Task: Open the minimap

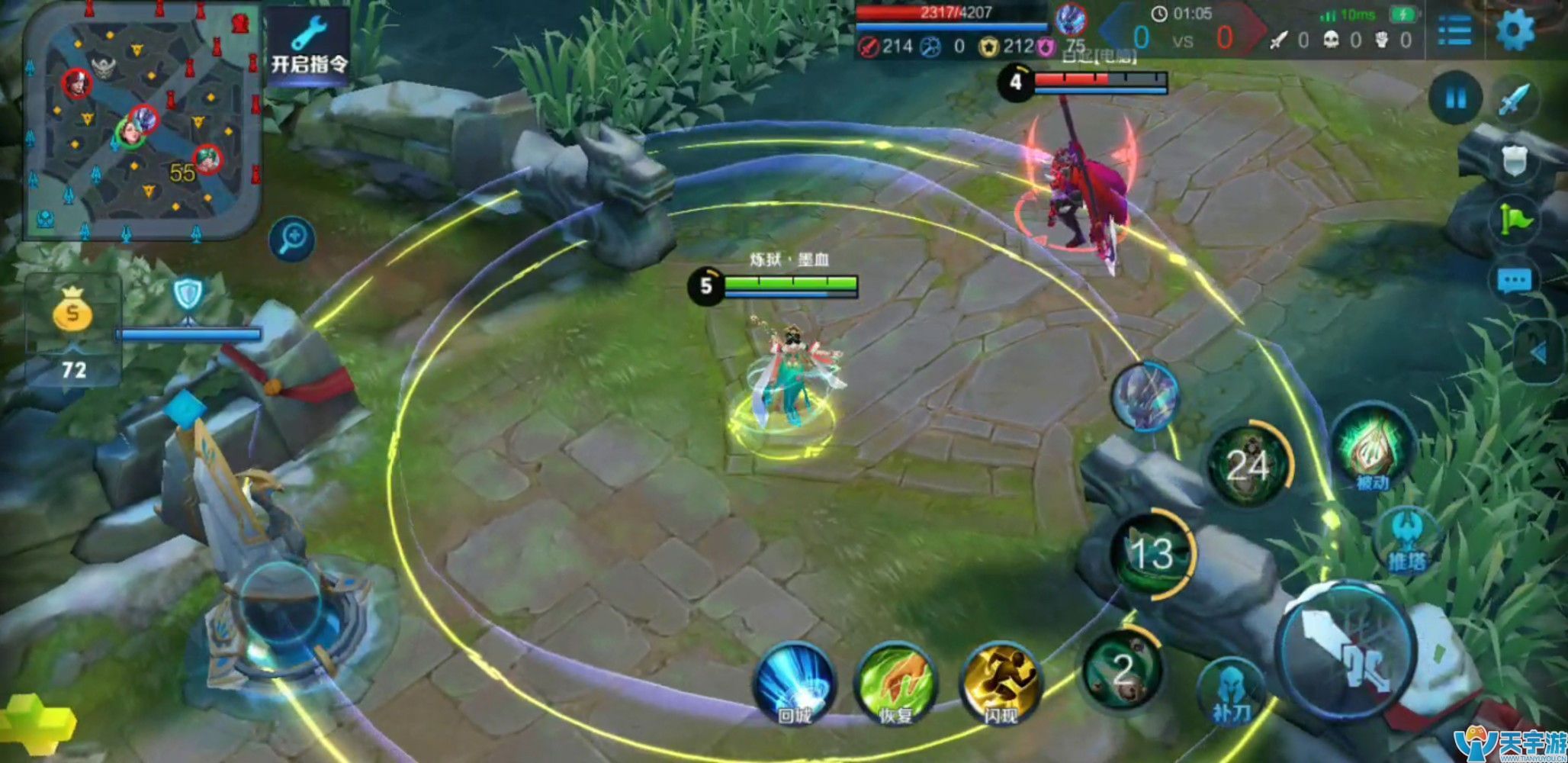Action: click(x=141, y=122)
